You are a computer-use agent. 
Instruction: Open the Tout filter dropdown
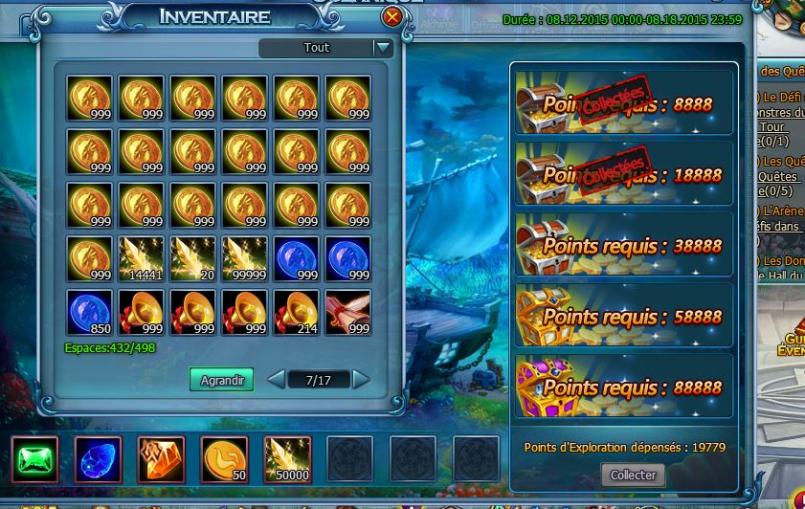click(382, 47)
